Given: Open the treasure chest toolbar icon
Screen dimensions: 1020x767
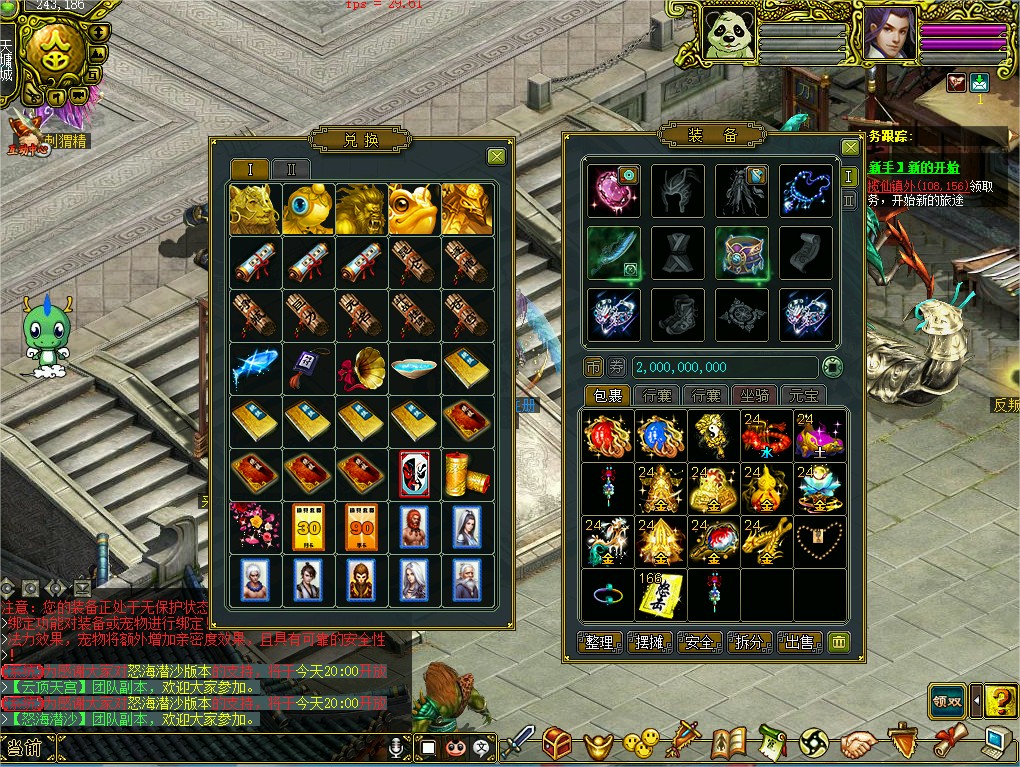Looking at the screenshot, I should click(x=557, y=743).
